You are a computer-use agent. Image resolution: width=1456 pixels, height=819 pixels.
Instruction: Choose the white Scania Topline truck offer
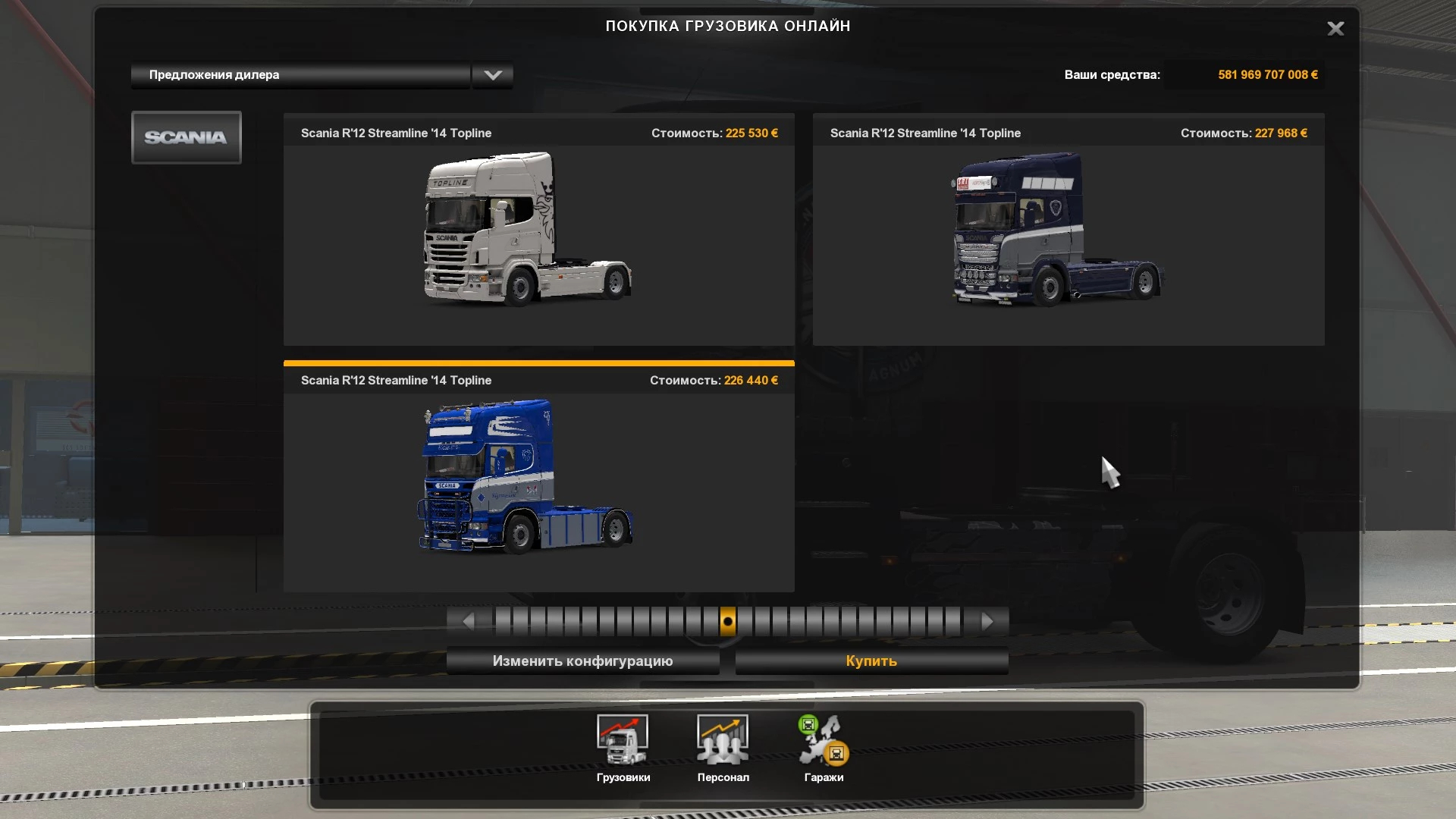(538, 230)
